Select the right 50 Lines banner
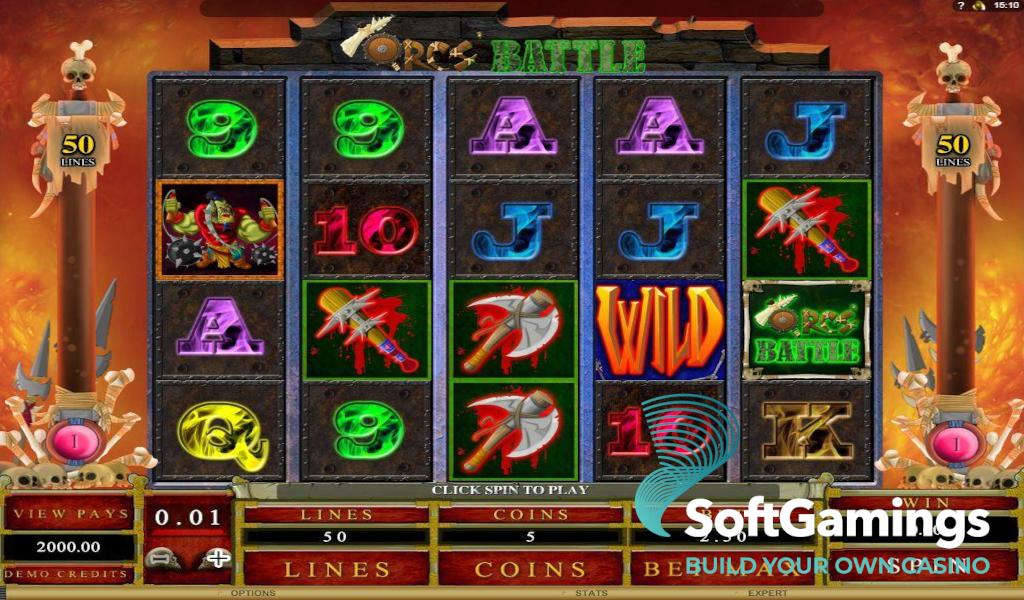This screenshot has width=1024, height=600. click(x=953, y=147)
